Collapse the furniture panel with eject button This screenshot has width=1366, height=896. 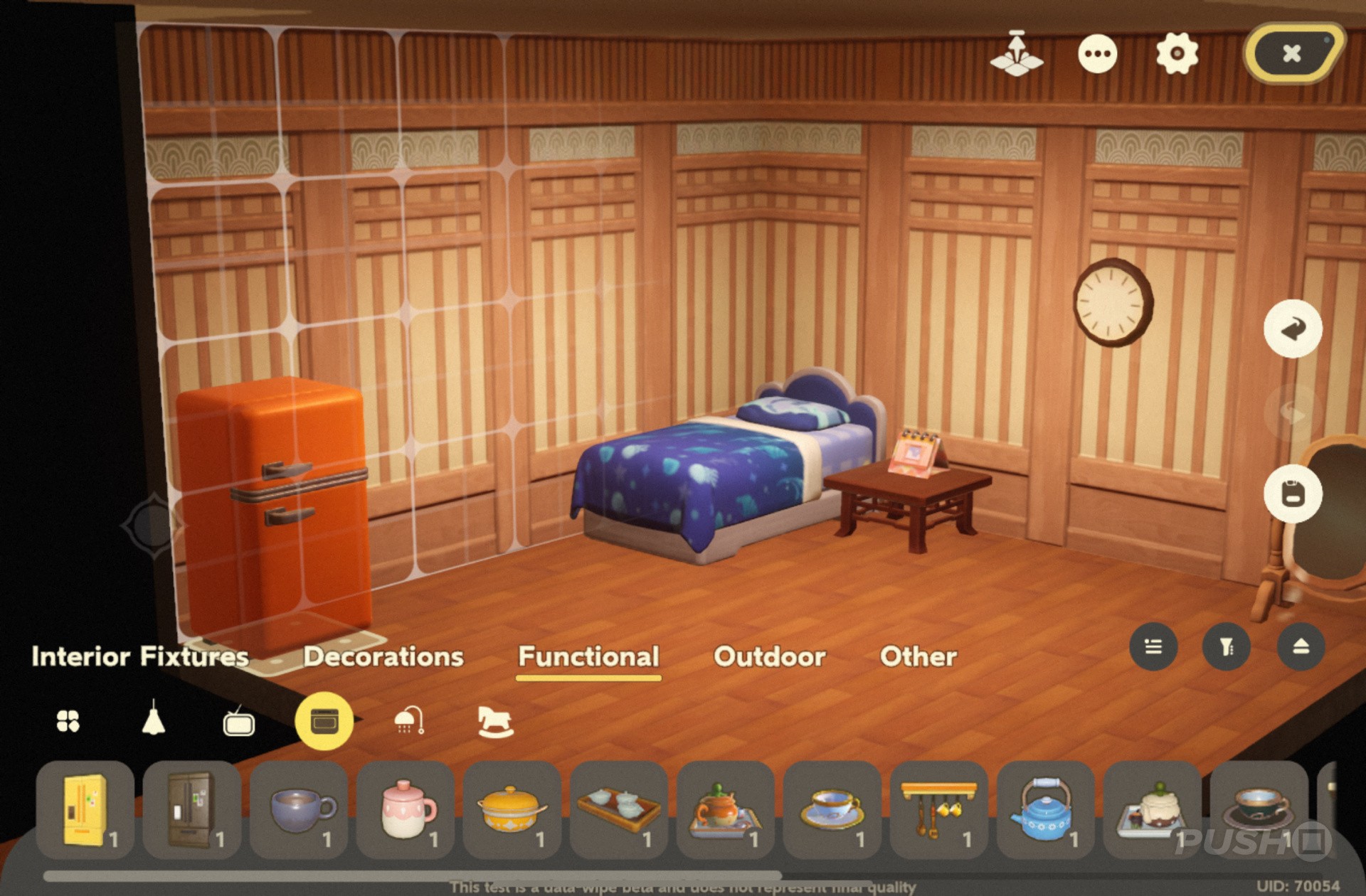[1301, 646]
